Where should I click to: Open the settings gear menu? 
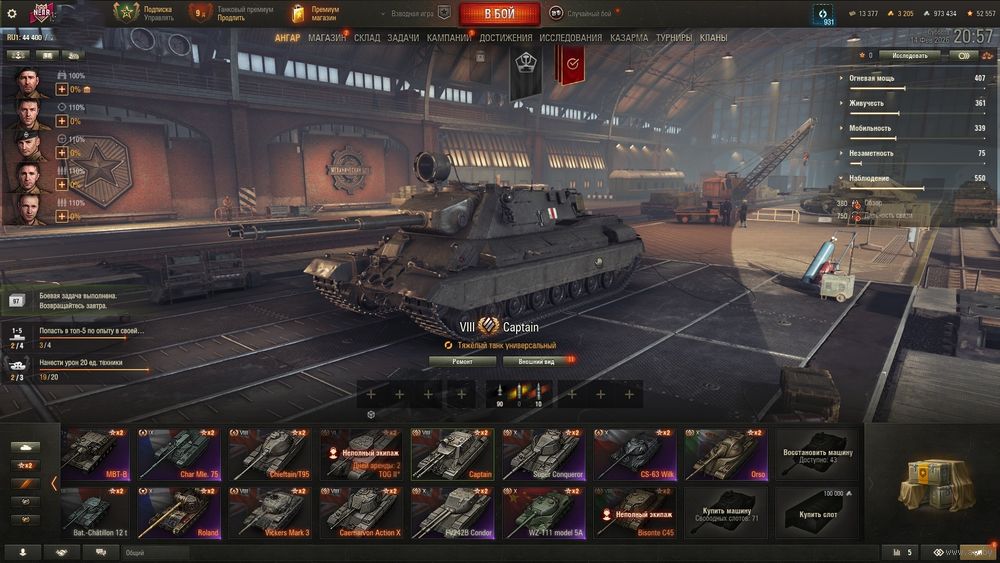12,14
